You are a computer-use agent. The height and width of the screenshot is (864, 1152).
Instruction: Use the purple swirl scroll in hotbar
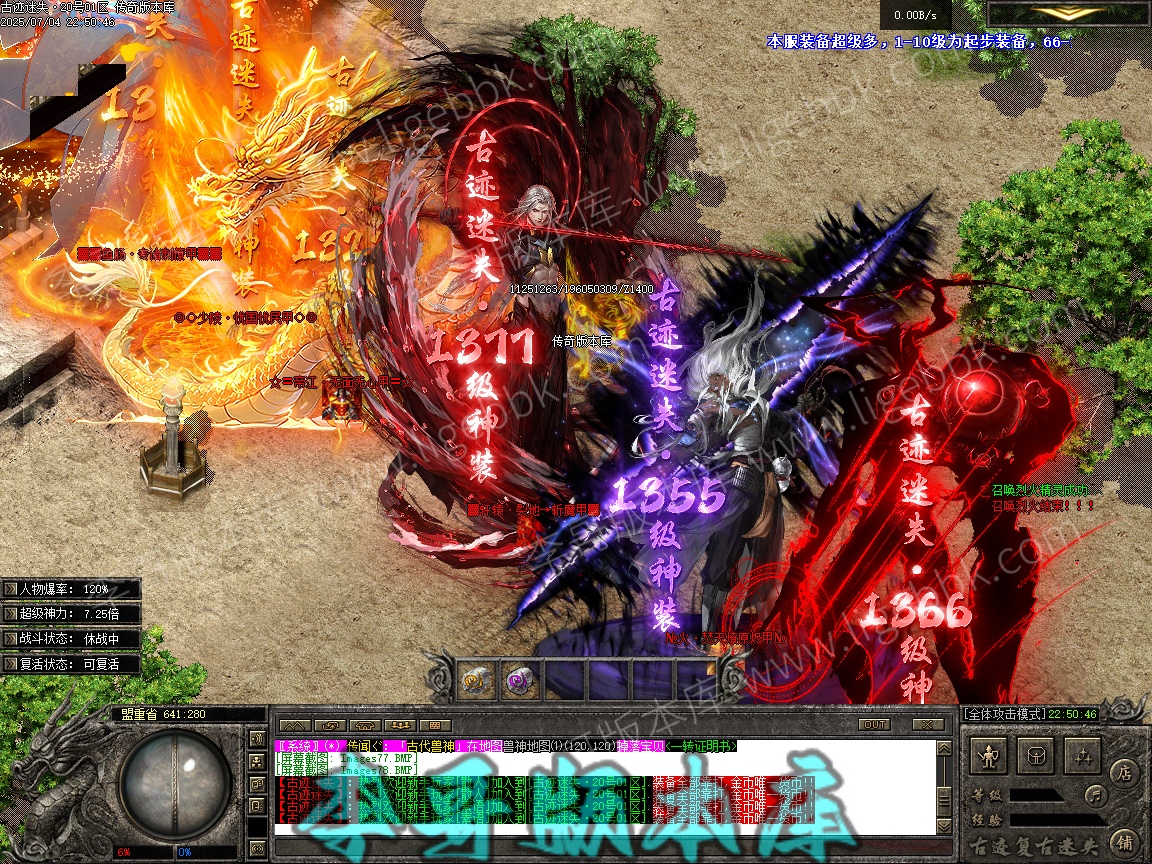pyautogui.click(x=518, y=681)
